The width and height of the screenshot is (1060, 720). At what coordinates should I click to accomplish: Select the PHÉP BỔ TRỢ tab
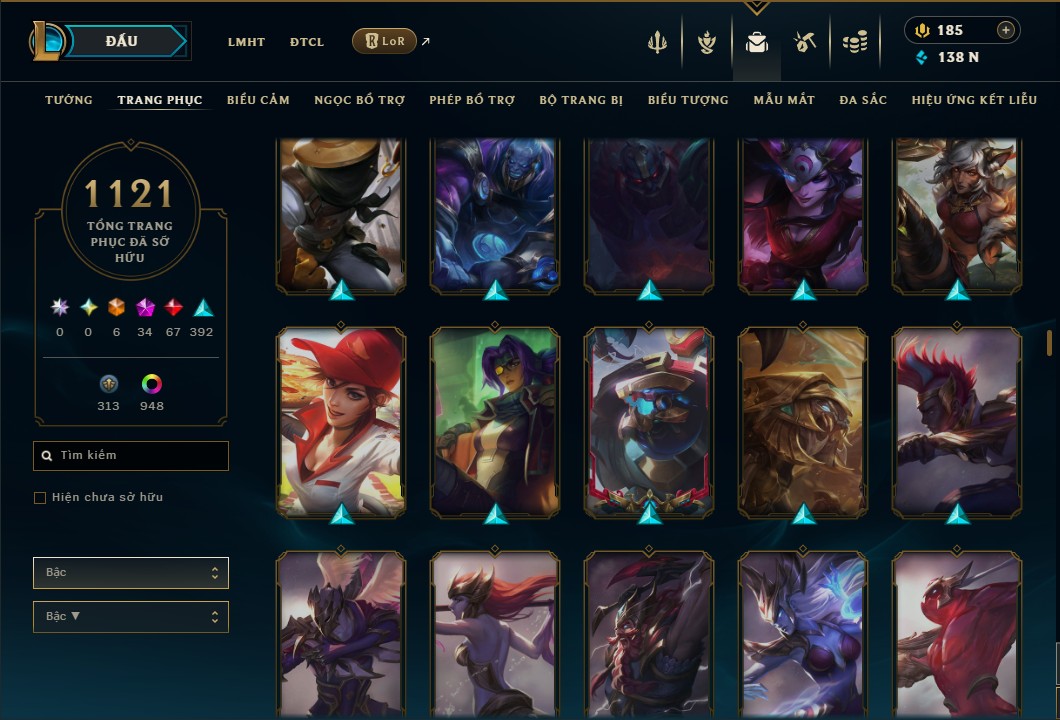point(472,100)
